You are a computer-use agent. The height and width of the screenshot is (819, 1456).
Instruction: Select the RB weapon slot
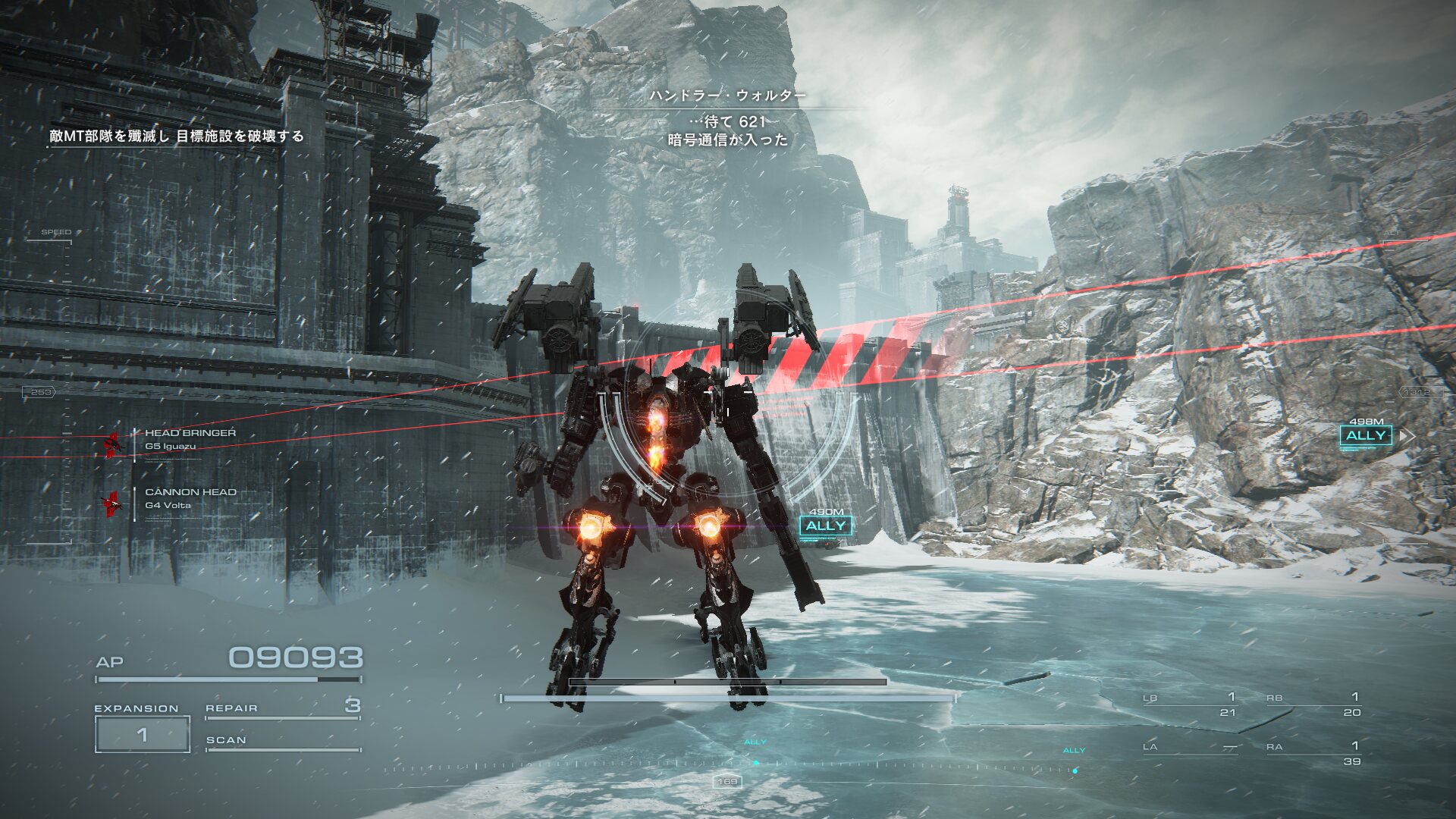pos(1313,704)
